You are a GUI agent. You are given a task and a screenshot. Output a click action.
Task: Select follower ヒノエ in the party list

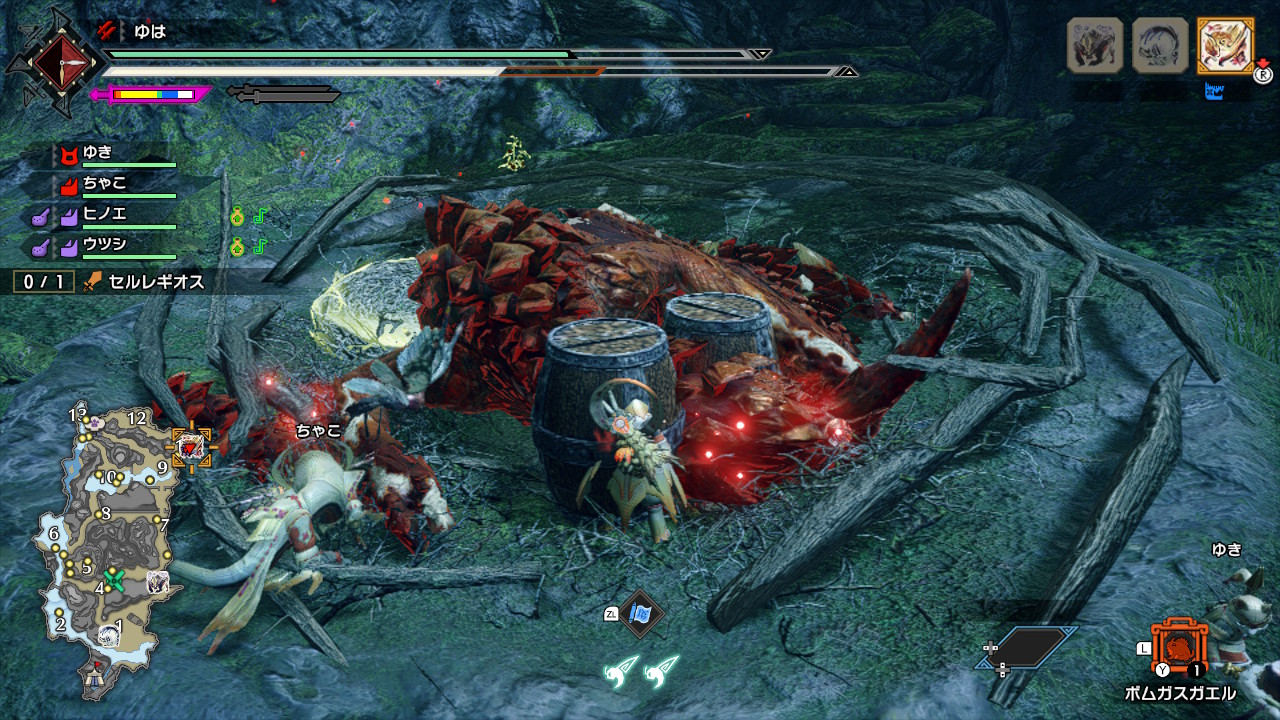pos(104,213)
